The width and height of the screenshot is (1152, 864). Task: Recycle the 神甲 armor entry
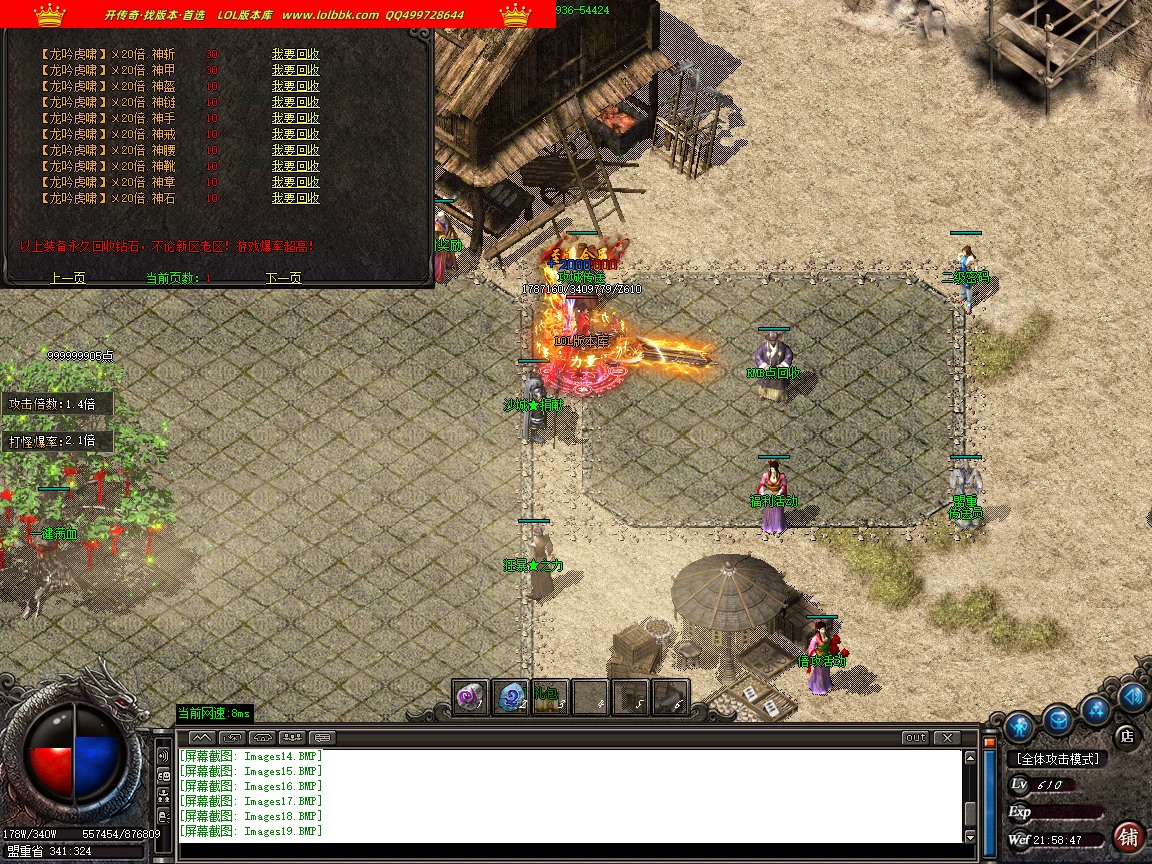point(295,70)
